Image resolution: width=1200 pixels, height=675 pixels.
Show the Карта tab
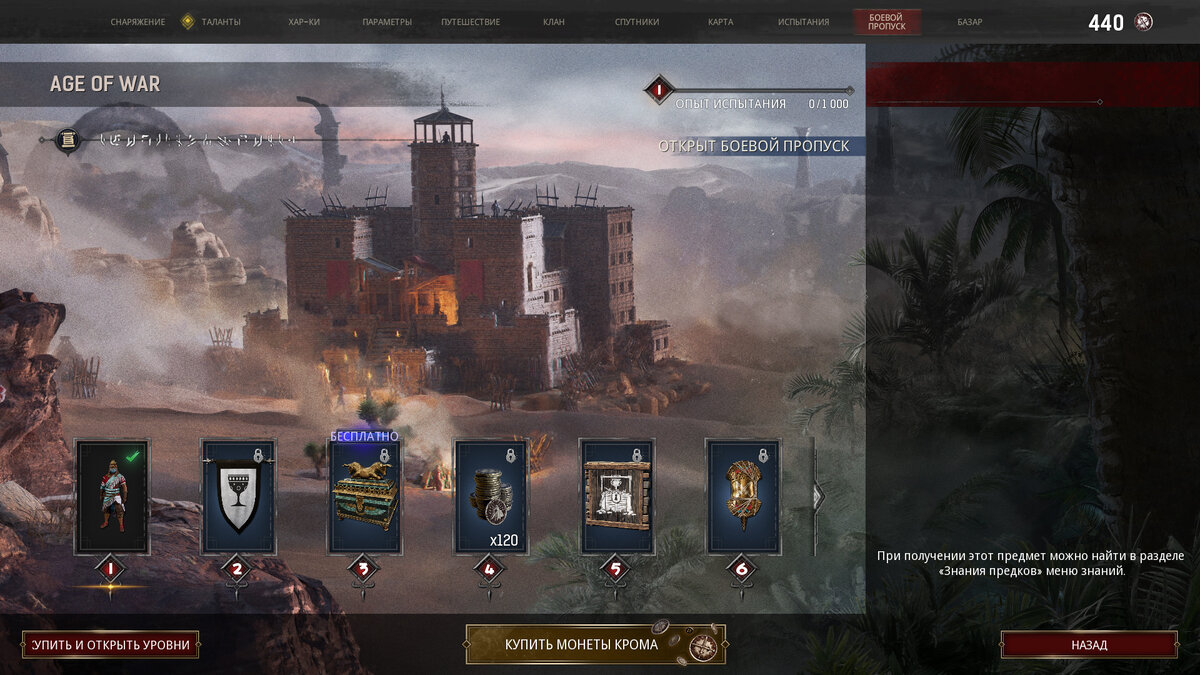click(x=720, y=22)
